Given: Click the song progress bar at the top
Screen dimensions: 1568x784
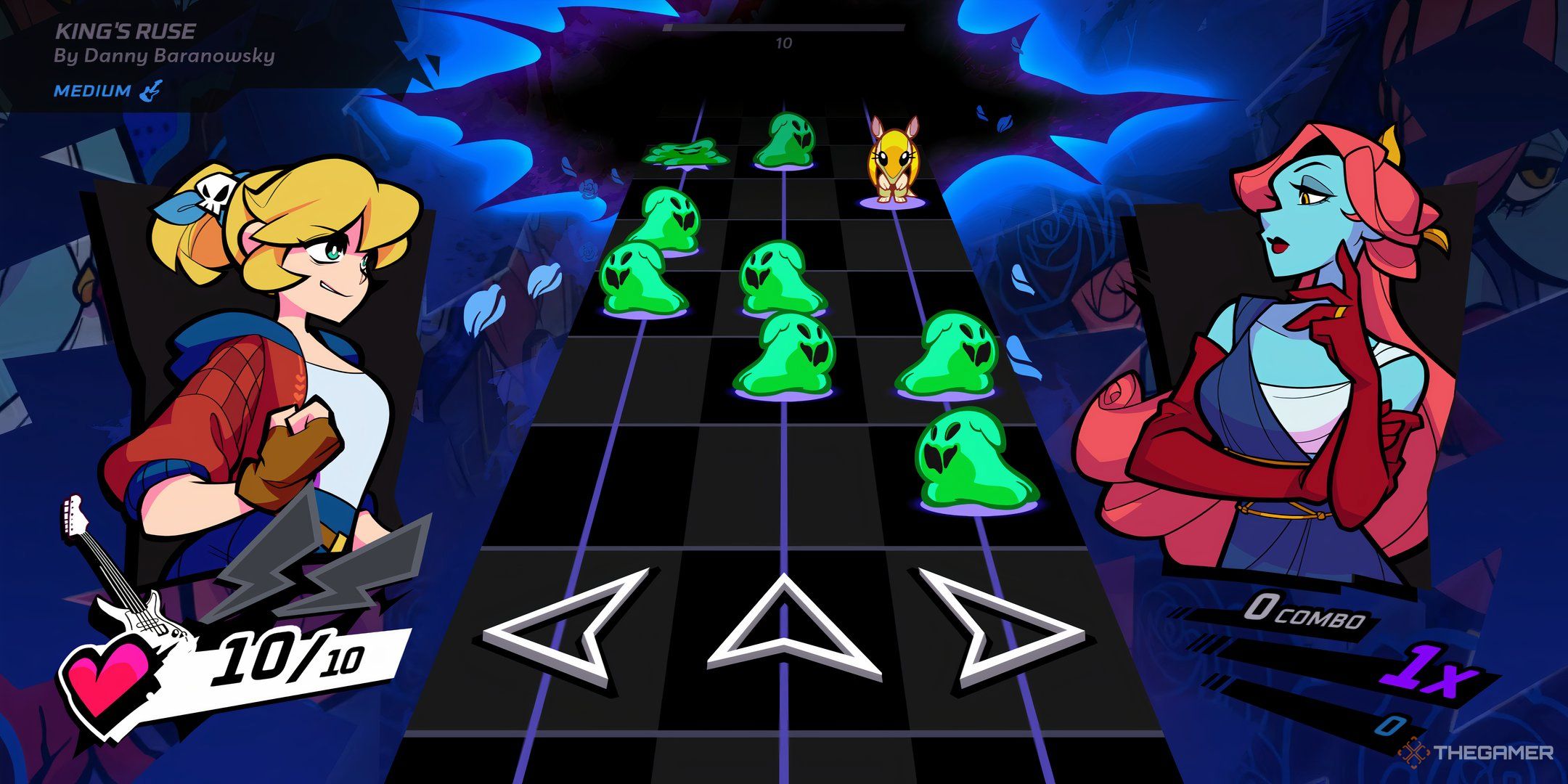Looking at the screenshot, I should pyautogui.click(x=784, y=25).
